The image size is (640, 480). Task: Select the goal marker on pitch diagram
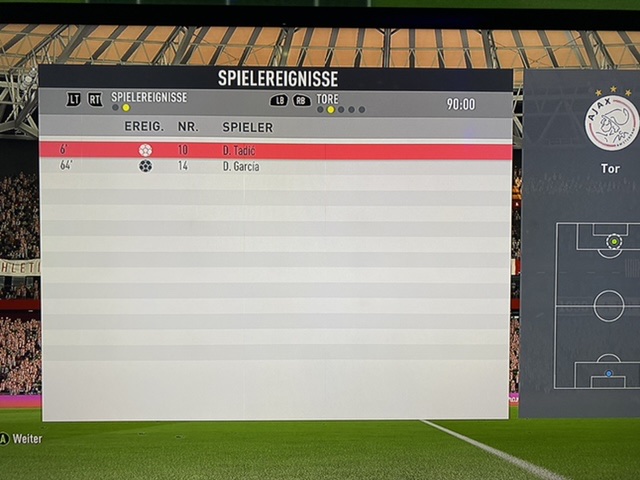[613, 241]
